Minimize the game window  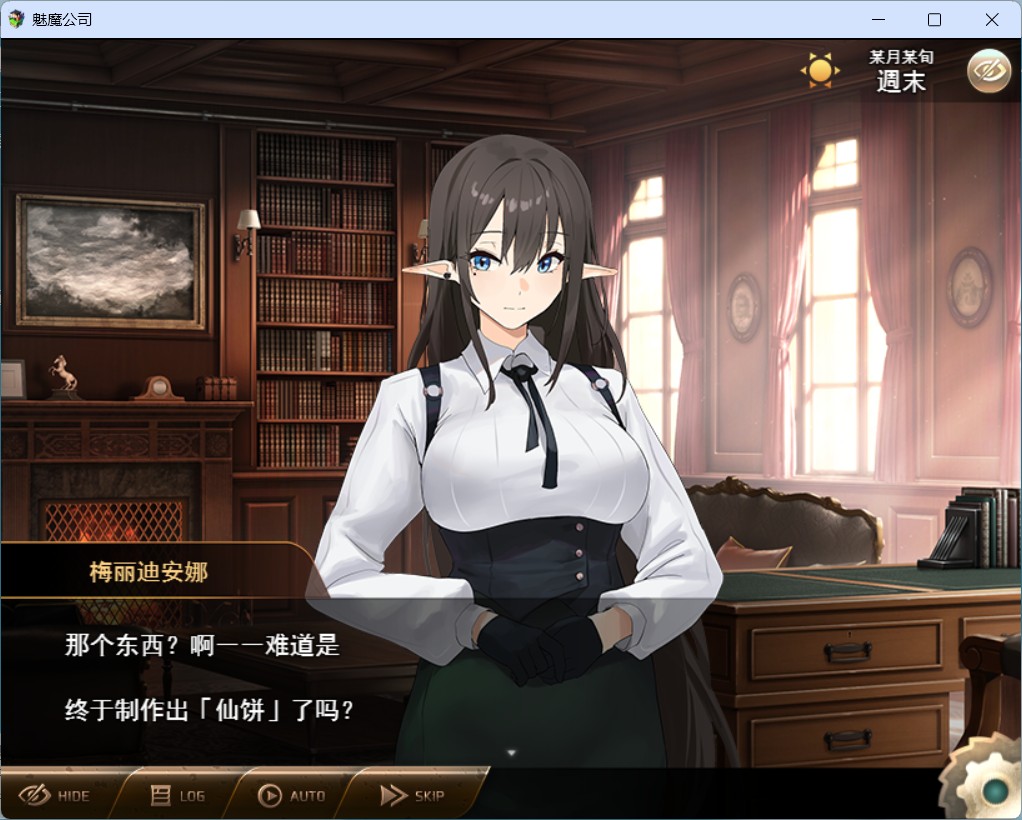tap(877, 19)
